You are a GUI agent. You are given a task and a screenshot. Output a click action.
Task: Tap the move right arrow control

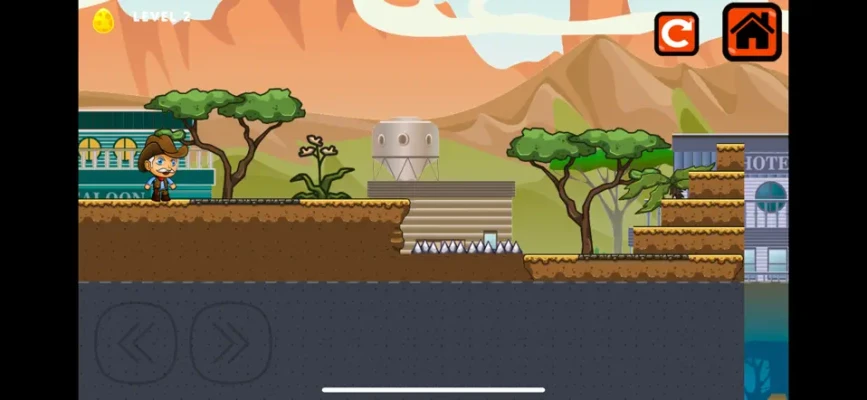230,343
